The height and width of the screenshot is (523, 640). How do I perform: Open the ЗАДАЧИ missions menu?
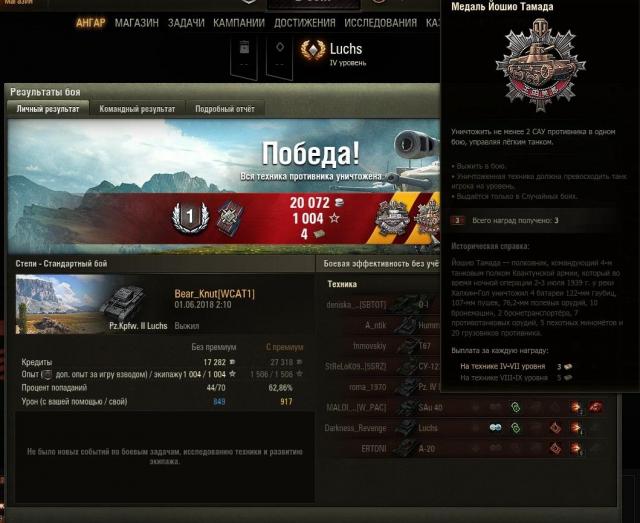point(186,23)
